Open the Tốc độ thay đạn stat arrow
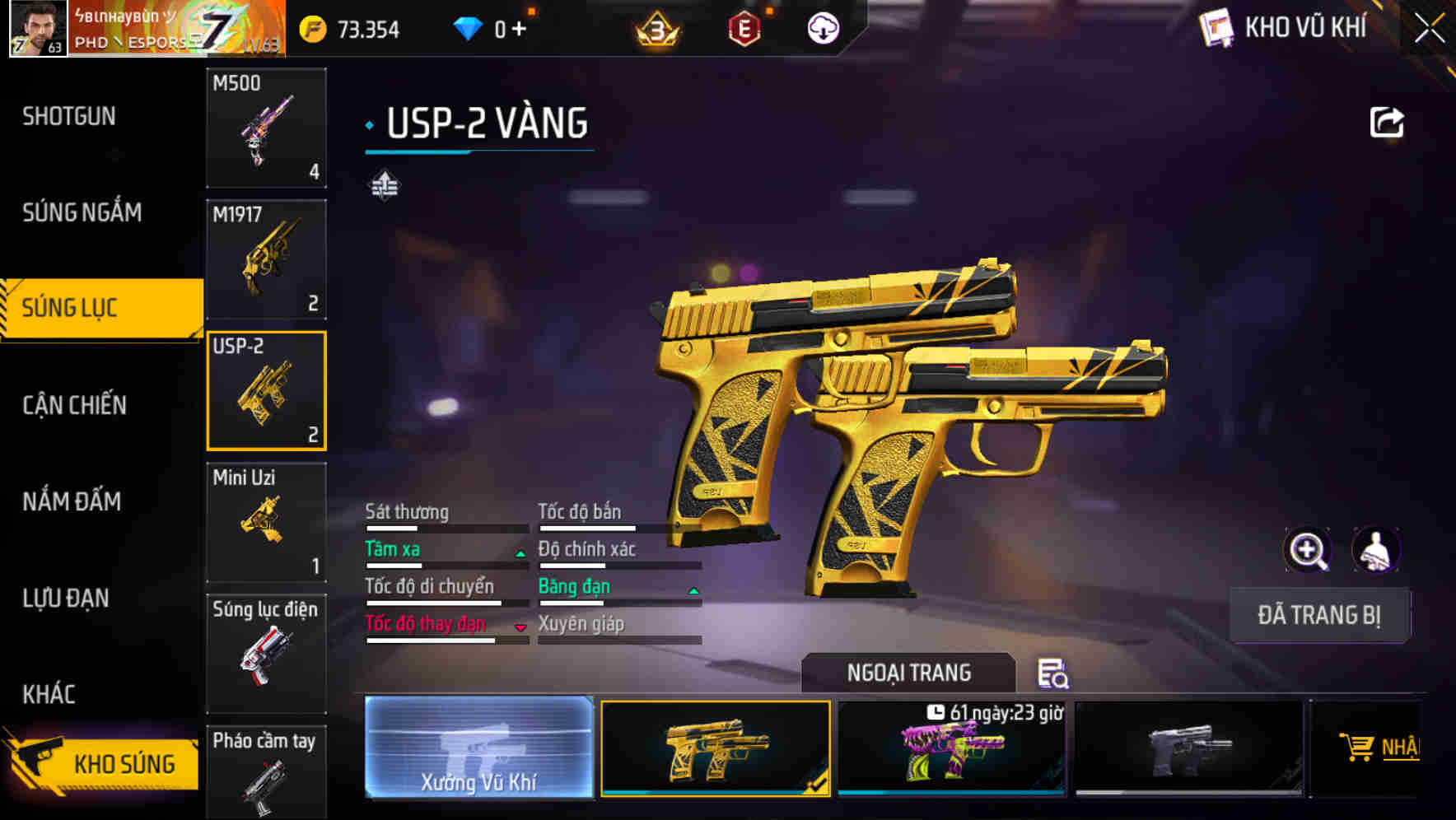This screenshot has height=820, width=1456. (520, 628)
